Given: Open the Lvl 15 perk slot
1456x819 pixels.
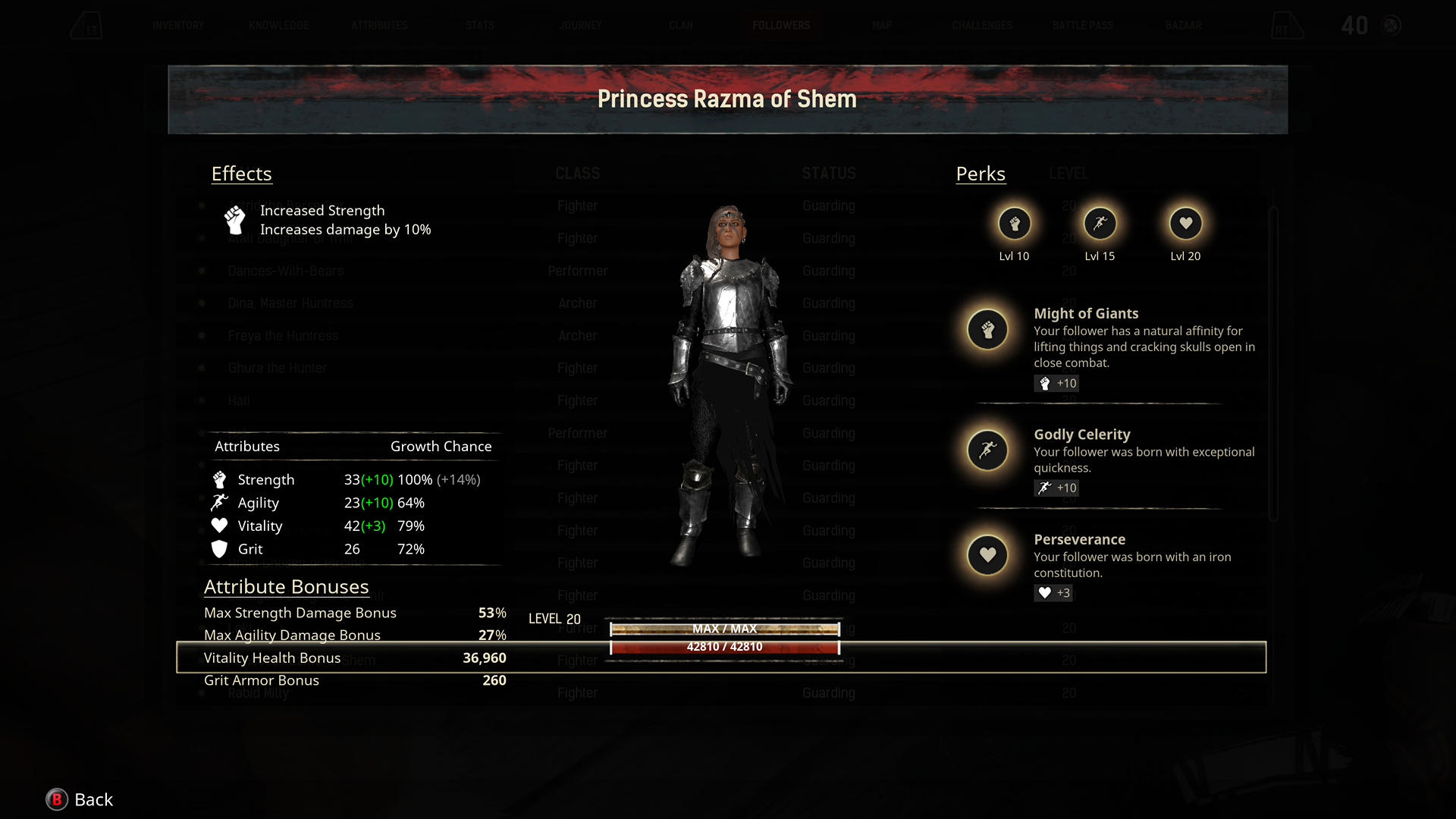Looking at the screenshot, I should point(1100,224).
